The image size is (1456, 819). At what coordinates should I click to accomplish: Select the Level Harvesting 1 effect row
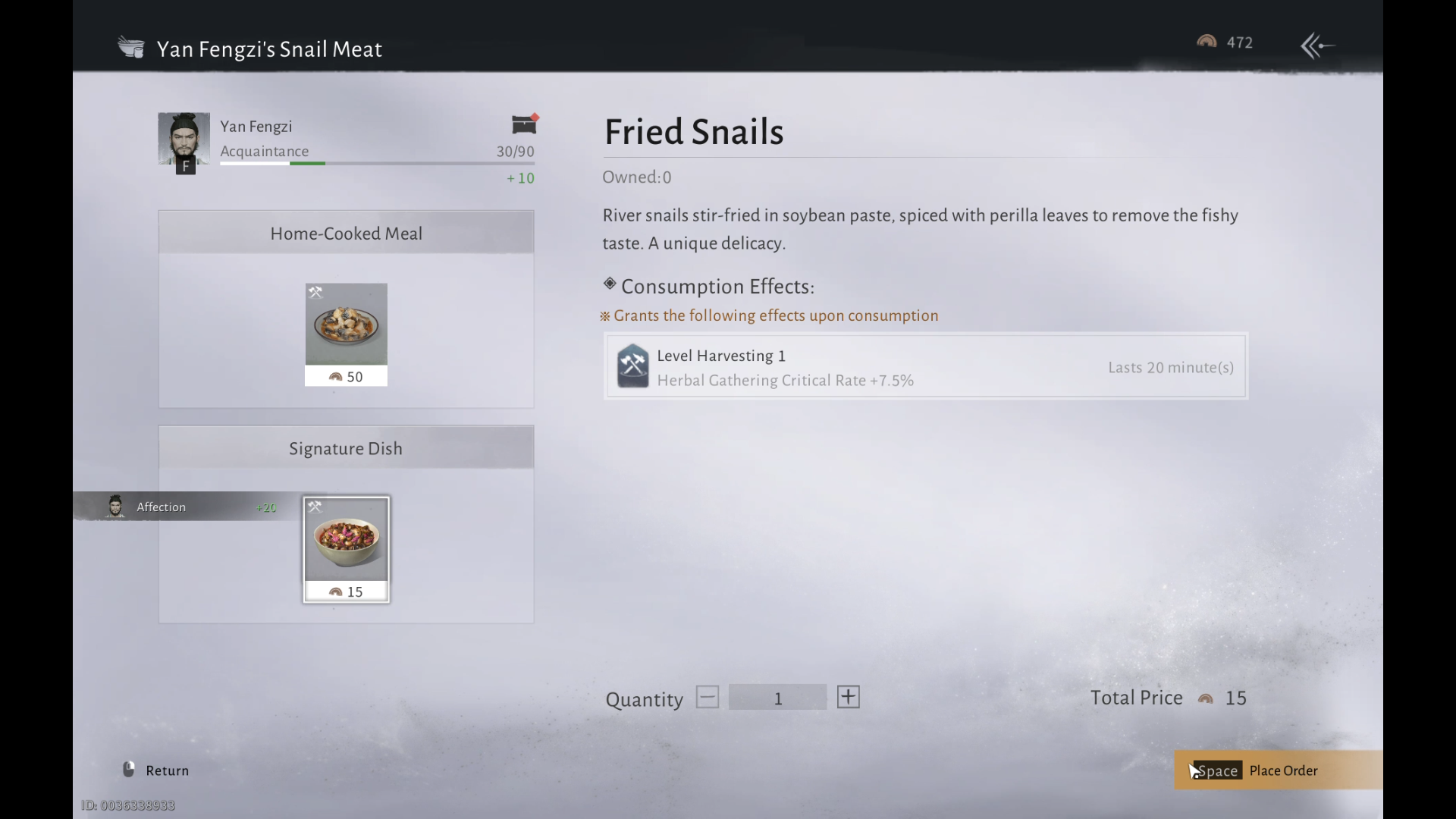click(x=925, y=367)
